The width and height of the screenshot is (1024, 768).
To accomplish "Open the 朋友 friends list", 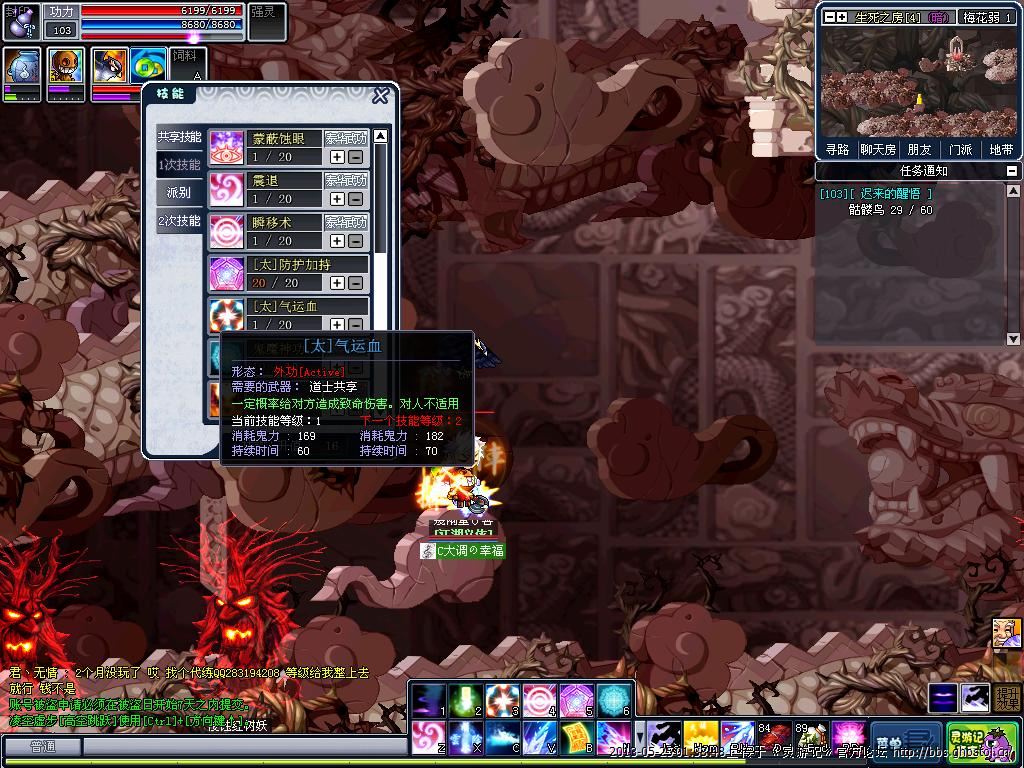I will click(x=919, y=149).
